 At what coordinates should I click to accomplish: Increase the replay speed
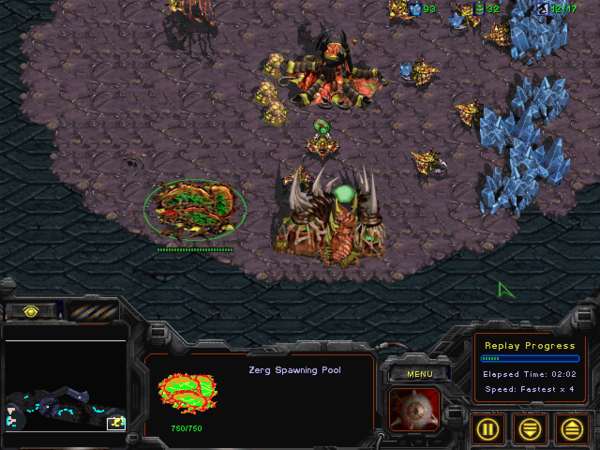(570, 429)
